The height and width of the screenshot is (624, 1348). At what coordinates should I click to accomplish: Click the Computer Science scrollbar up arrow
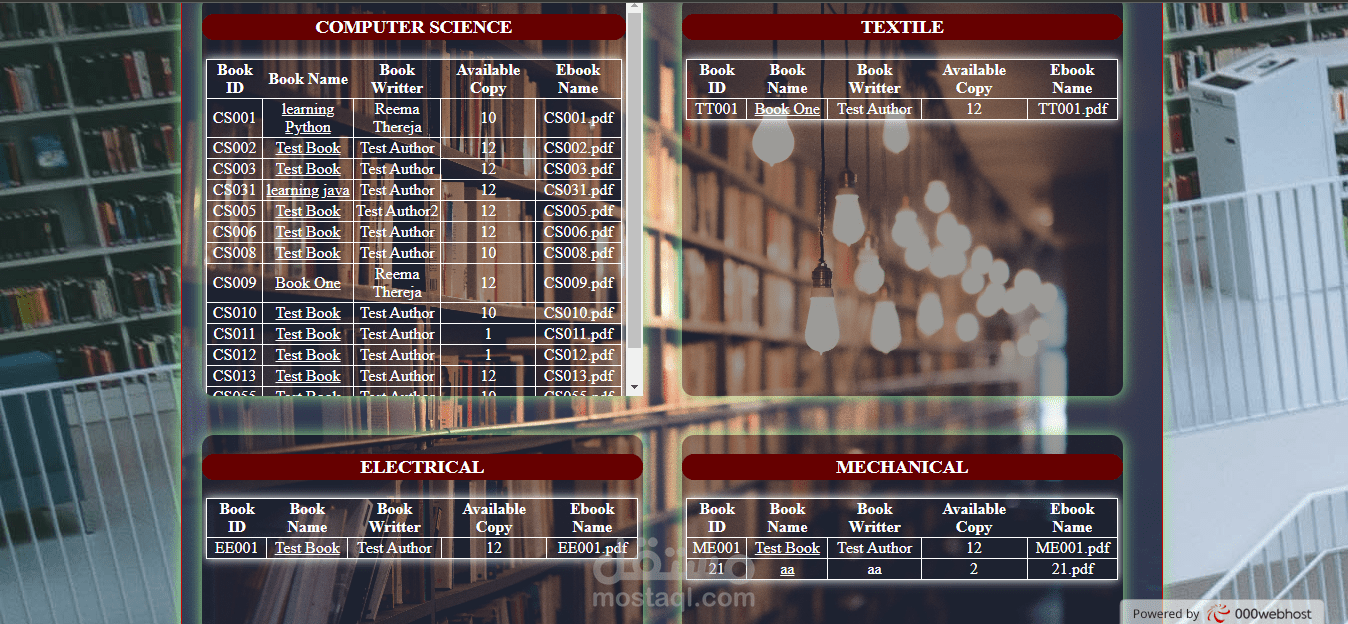pyautogui.click(x=633, y=8)
